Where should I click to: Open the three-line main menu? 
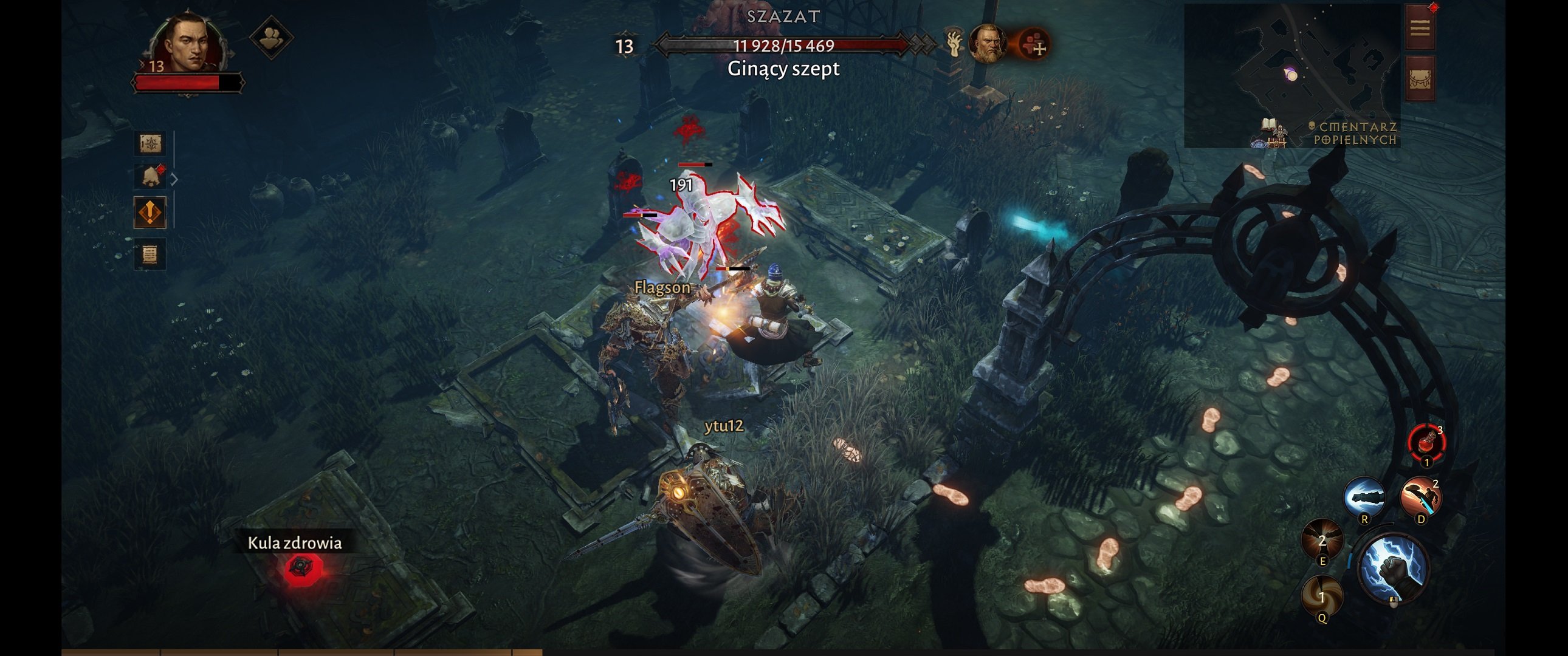pyautogui.click(x=1420, y=28)
